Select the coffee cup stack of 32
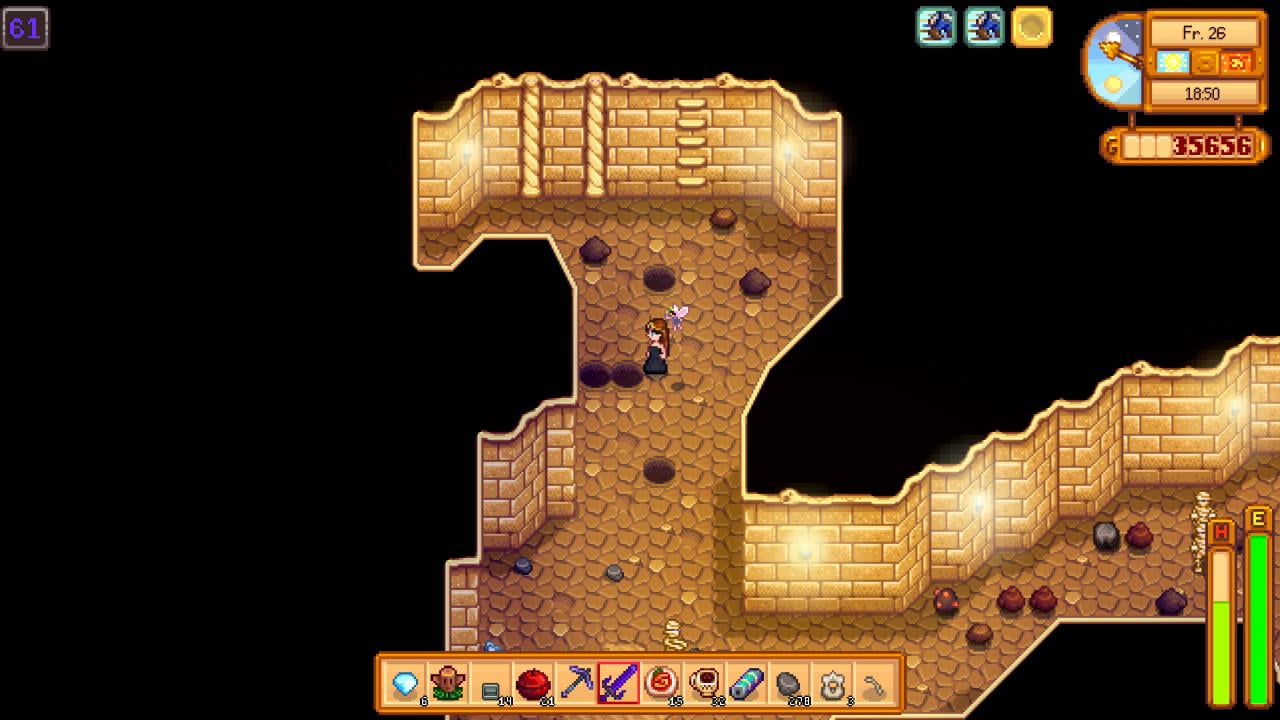This screenshot has width=1280, height=720. coord(704,684)
